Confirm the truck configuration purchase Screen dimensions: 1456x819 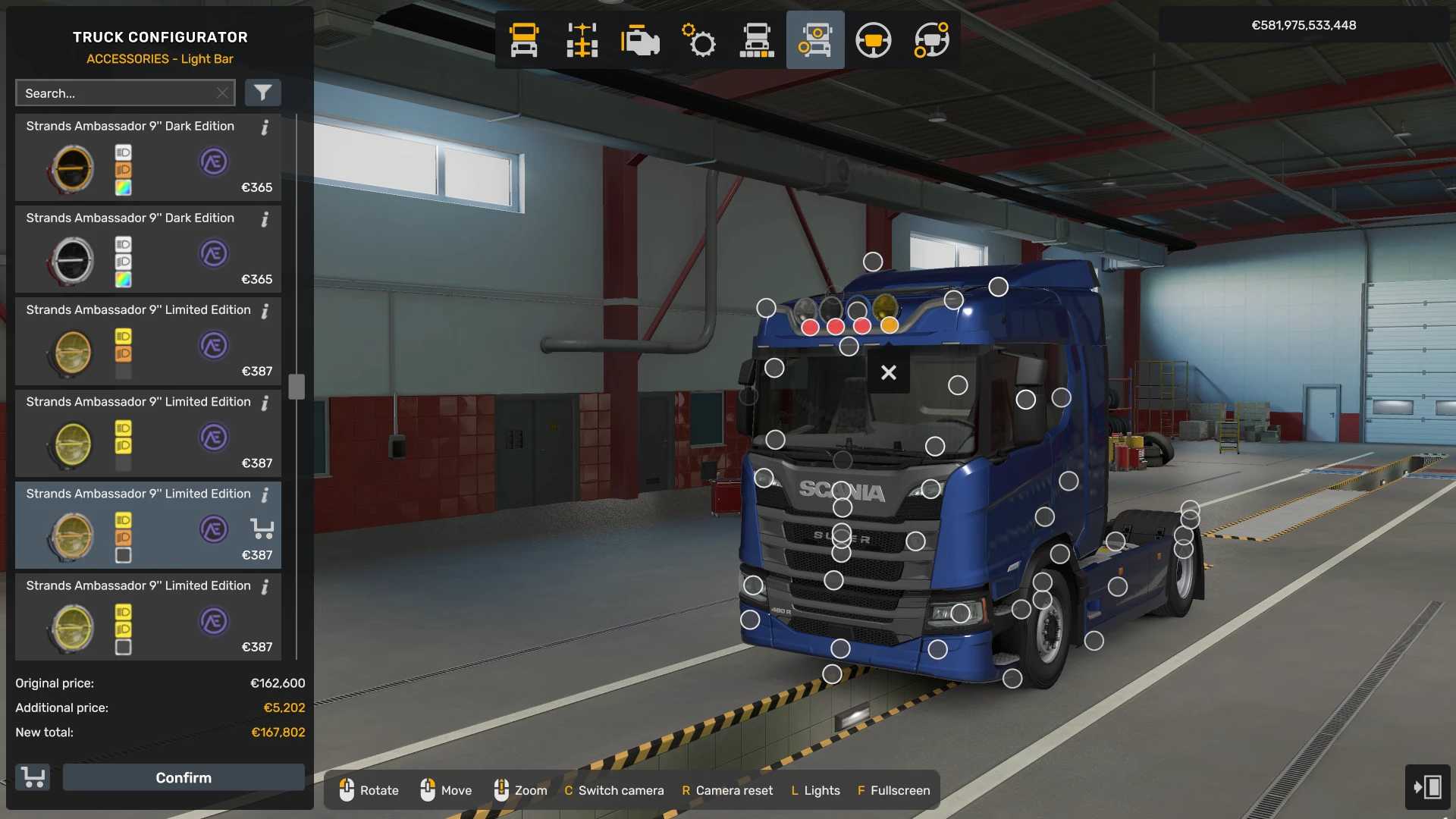184,777
